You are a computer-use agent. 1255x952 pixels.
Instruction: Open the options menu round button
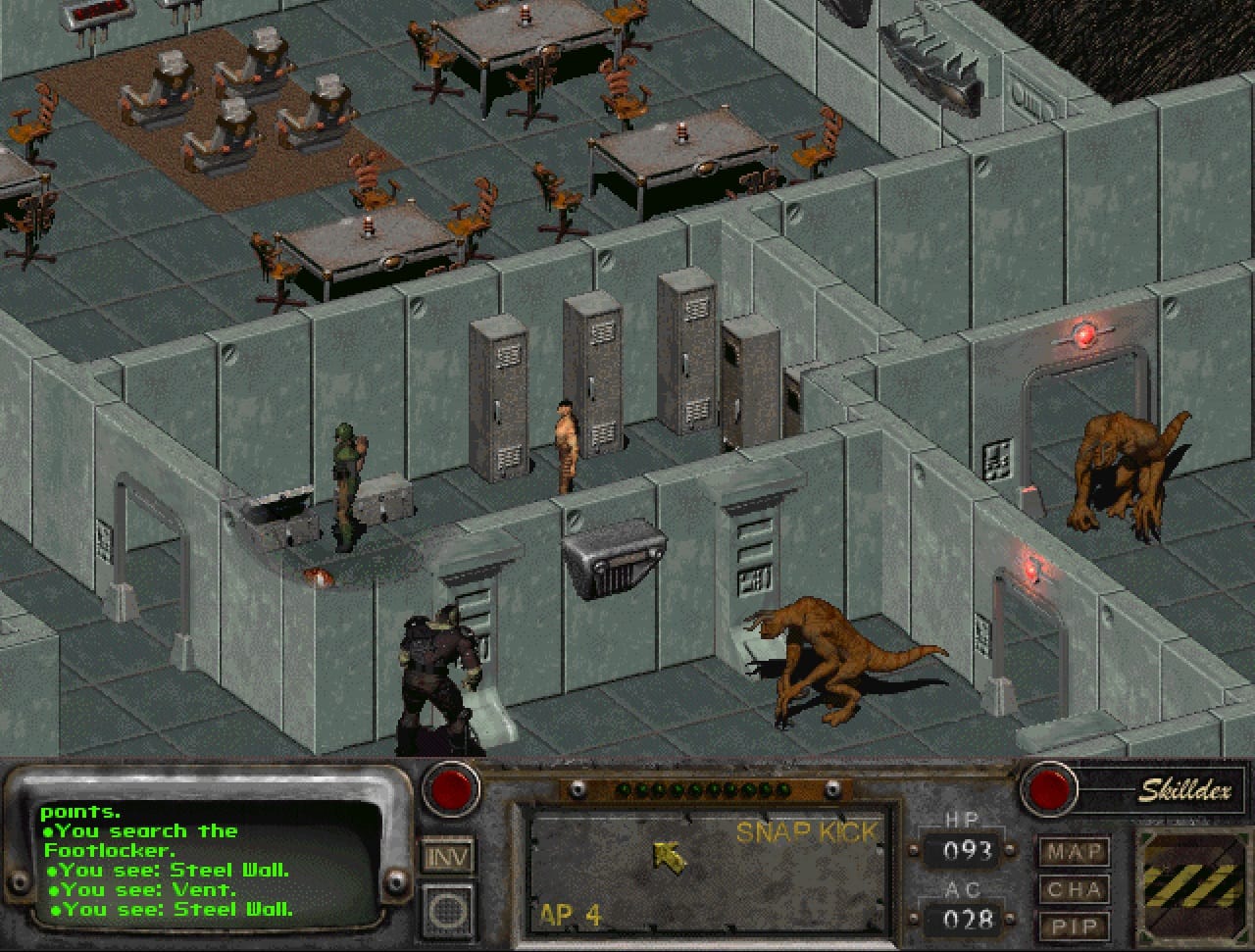[x=448, y=911]
